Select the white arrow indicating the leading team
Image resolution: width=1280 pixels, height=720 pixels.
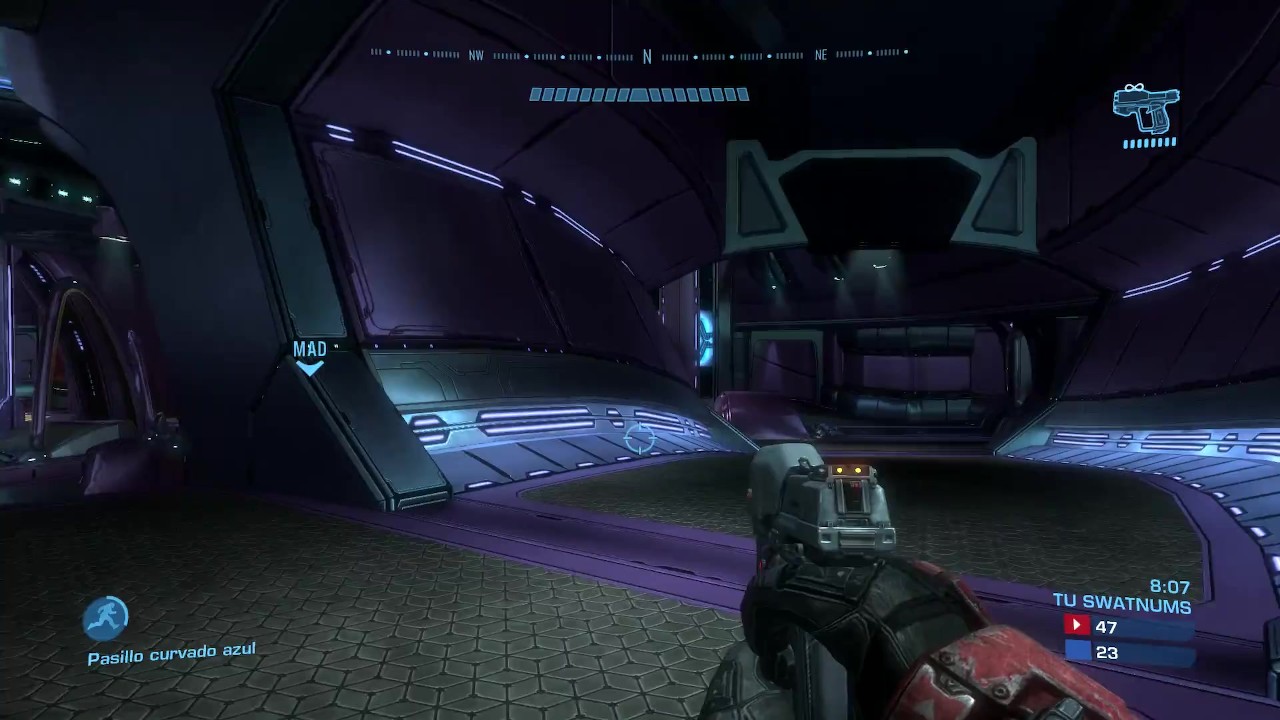point(1077,626)
